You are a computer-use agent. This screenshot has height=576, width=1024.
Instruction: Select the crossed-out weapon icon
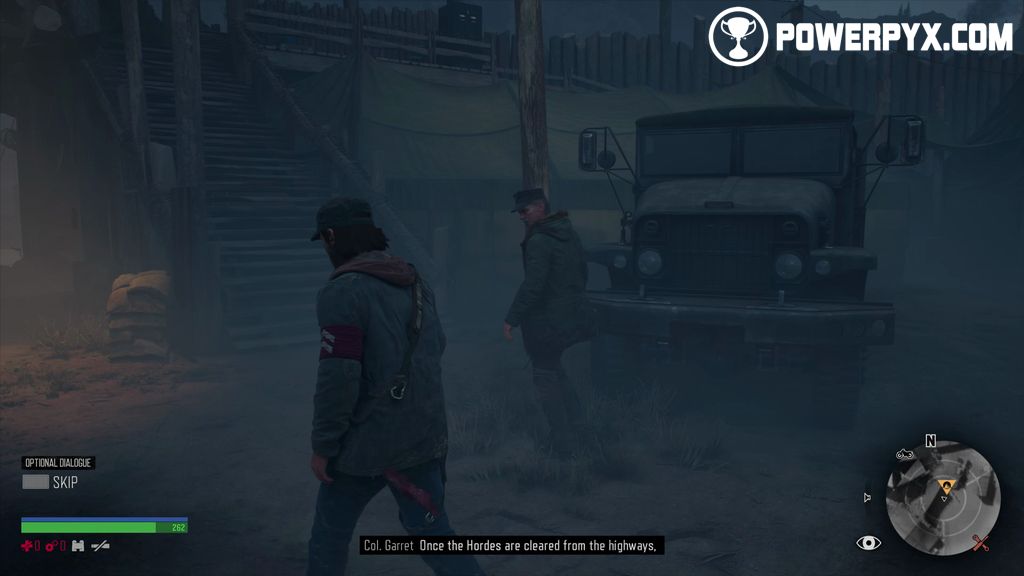pos(100,546)
